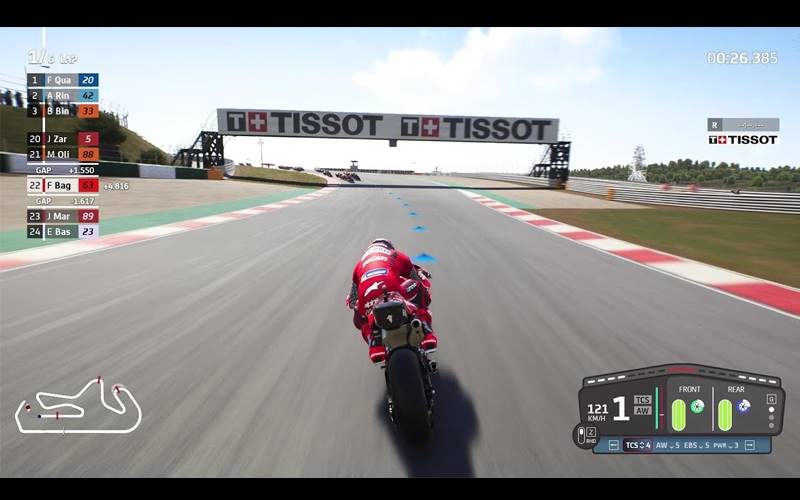This screenshot has height=500, width=800.
Task: Choose the EBS engine brake setting
Action: point(694,445)
